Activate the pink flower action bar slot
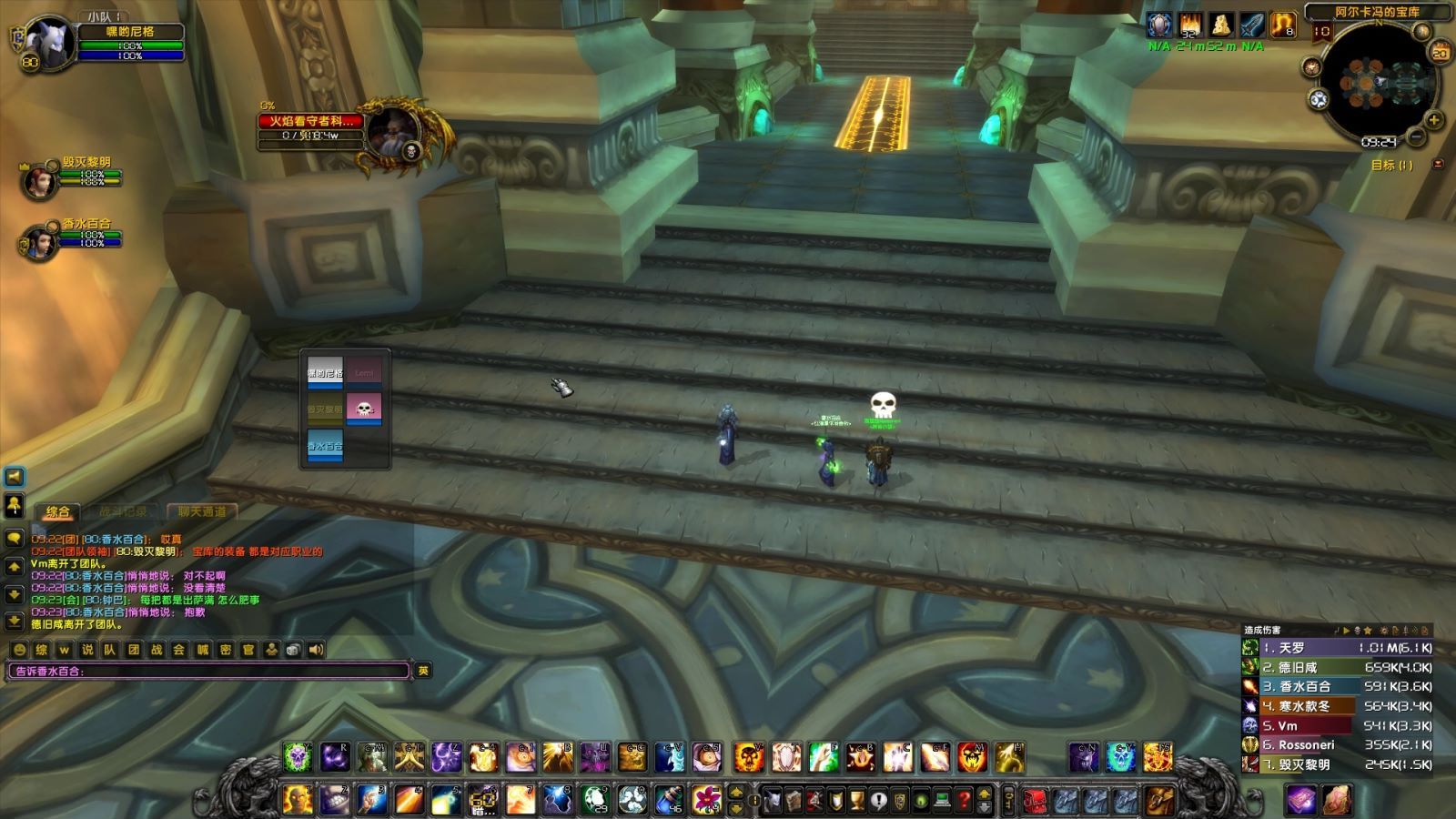1456x819 pixels. 707,800
